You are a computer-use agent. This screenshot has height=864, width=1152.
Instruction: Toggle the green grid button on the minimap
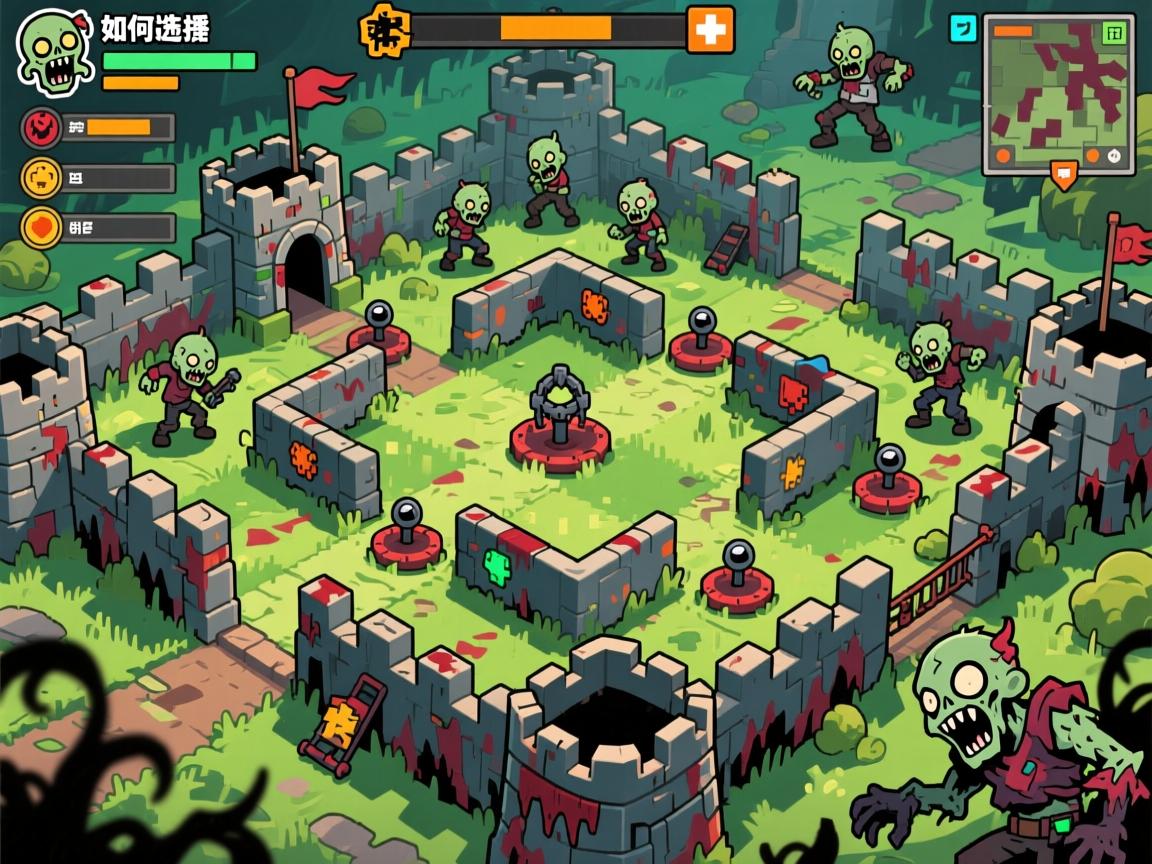[x=1113, y=33]
